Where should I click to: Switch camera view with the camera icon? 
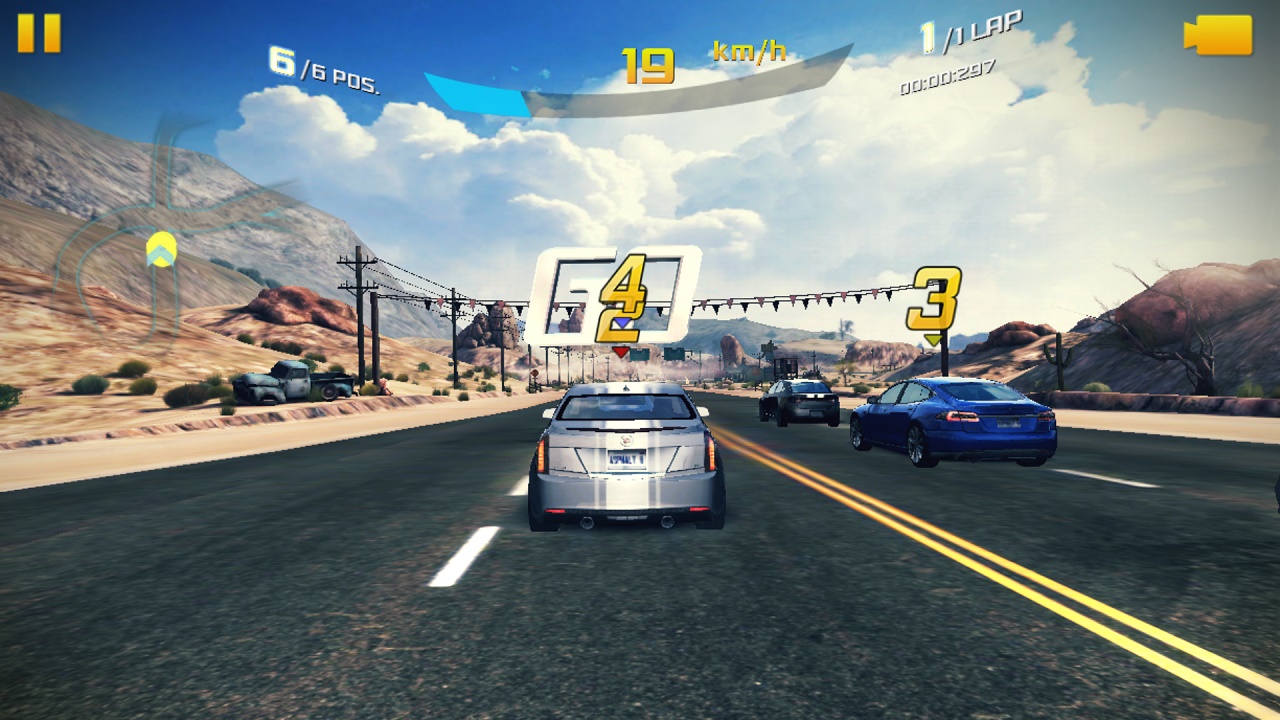point(1218,35)
